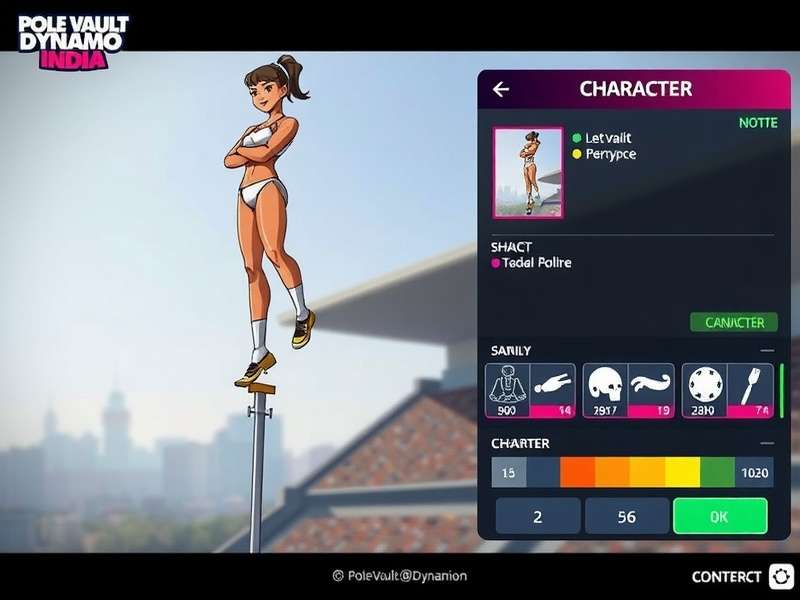The height and width of the screenshot is (600, 800).
Task: Select the green-dot LetVailt entry
Action: click(607, 137)
